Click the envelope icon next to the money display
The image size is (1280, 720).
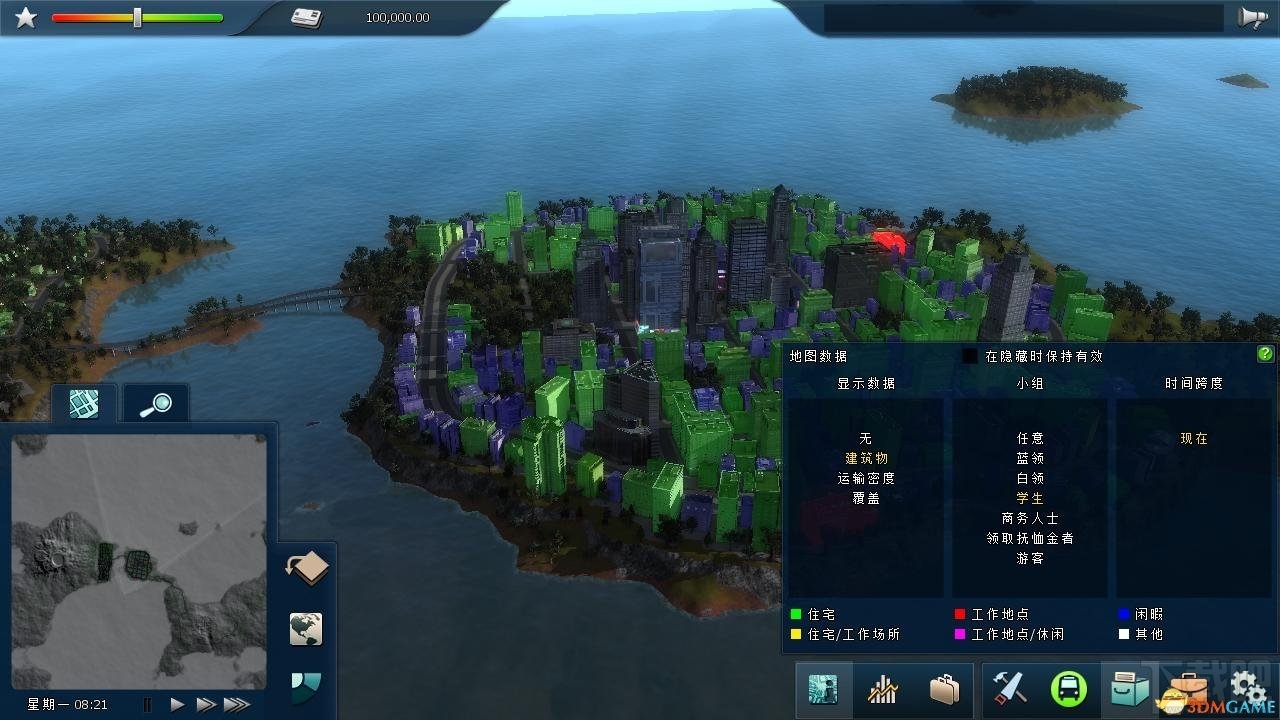[303, 16]
